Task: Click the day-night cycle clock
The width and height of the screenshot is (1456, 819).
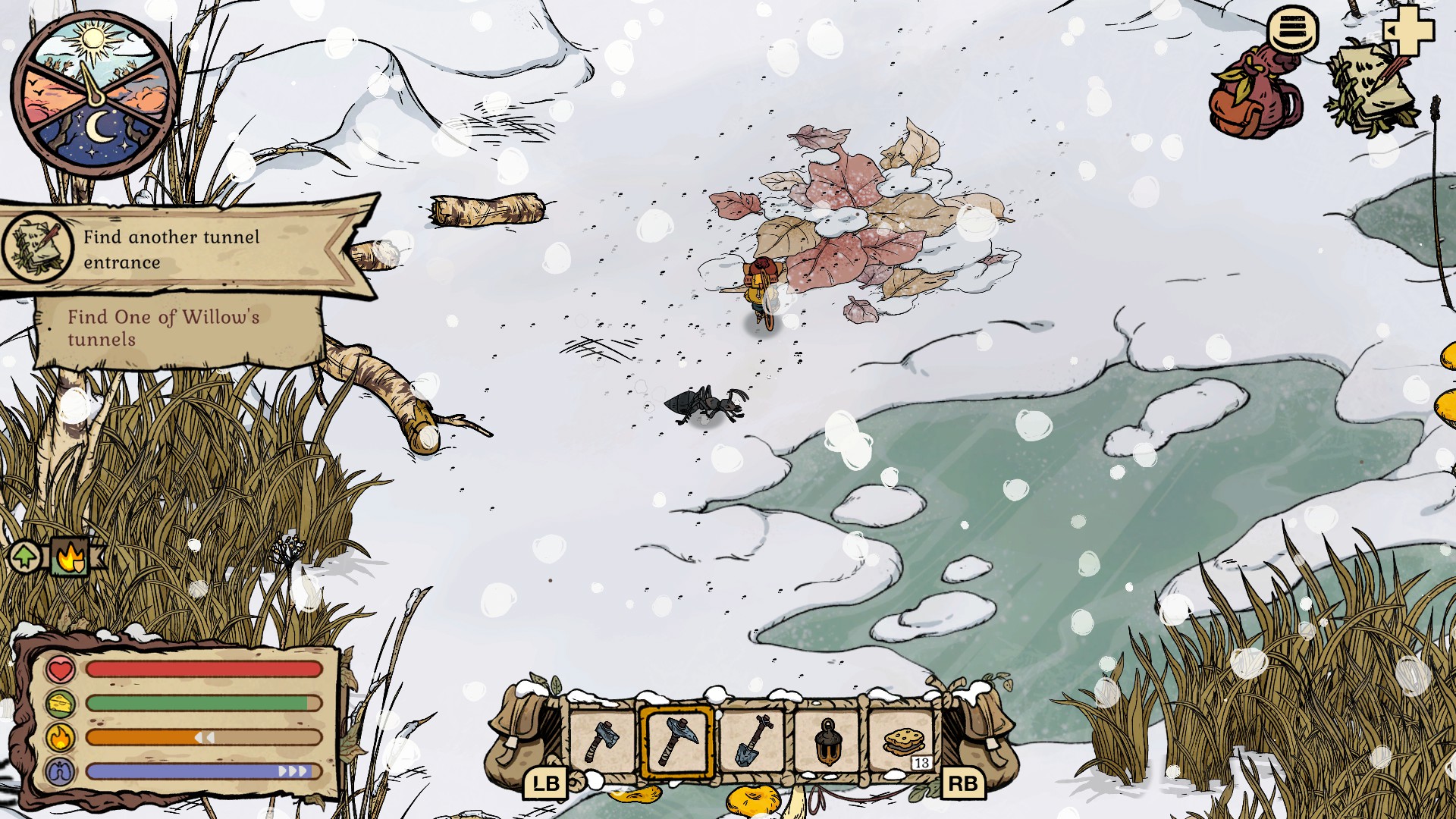Action: (x=94, y=94)
